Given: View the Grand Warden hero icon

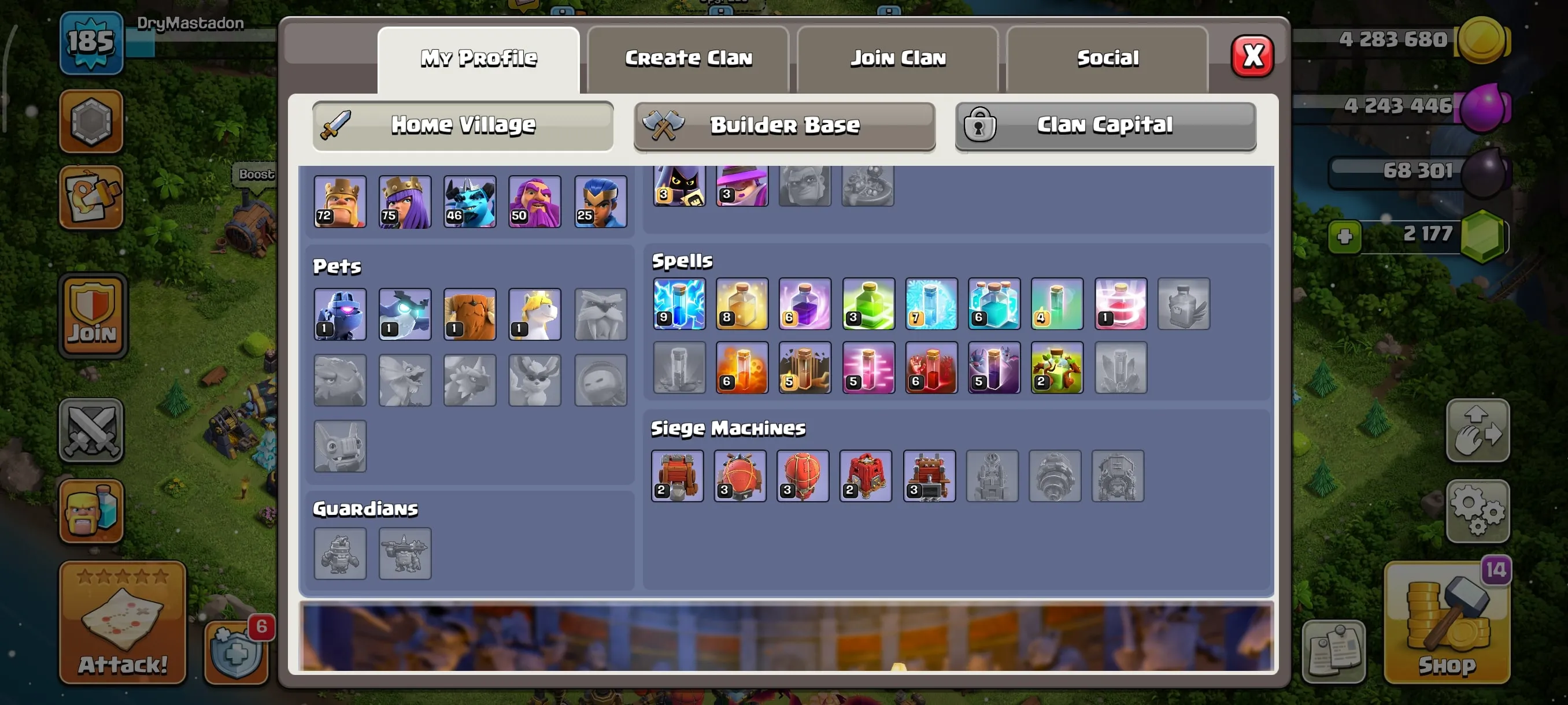Looking at the screenshot, I should [534, 201].
